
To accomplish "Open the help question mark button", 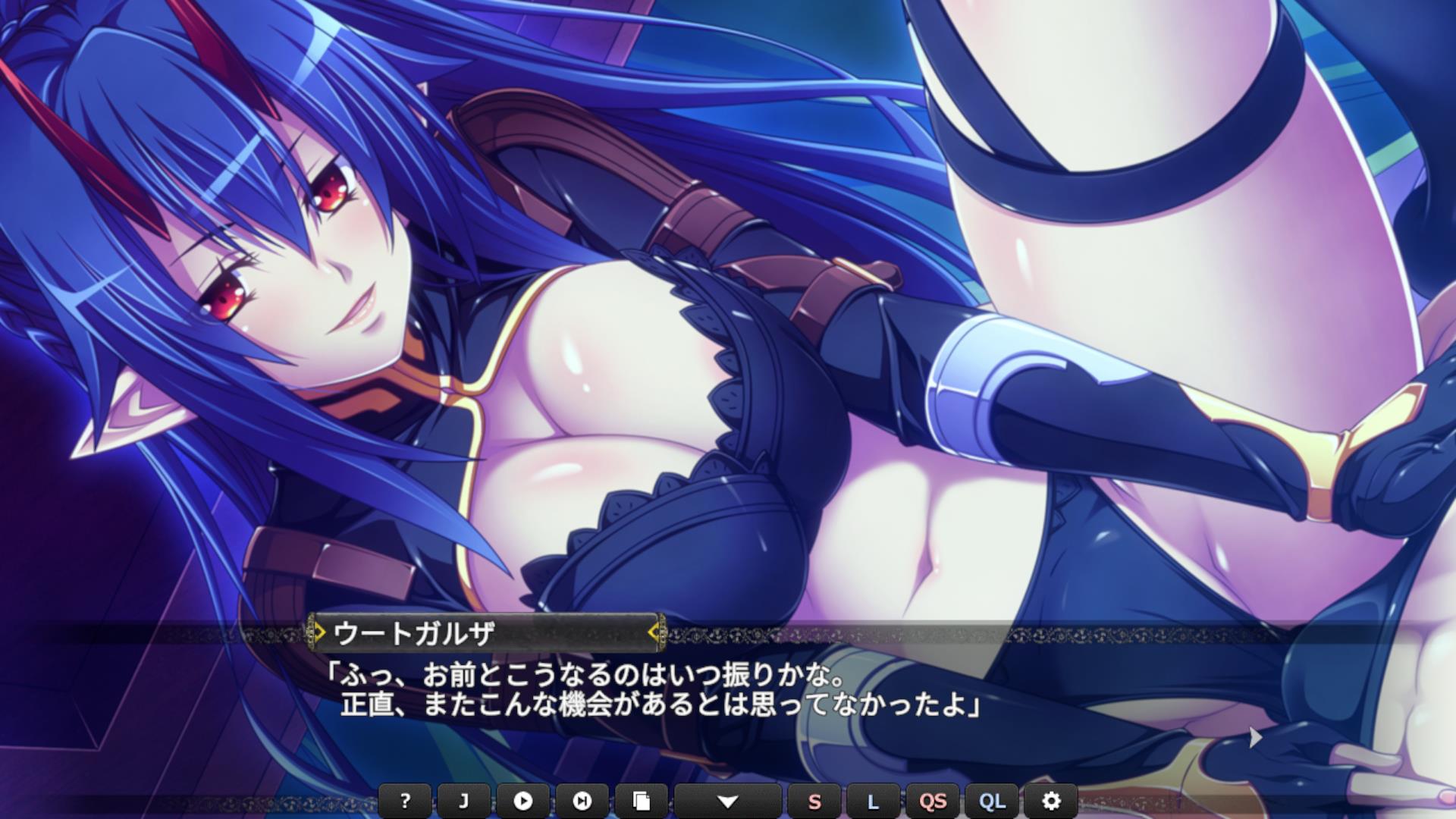I will tap(405, 801).
